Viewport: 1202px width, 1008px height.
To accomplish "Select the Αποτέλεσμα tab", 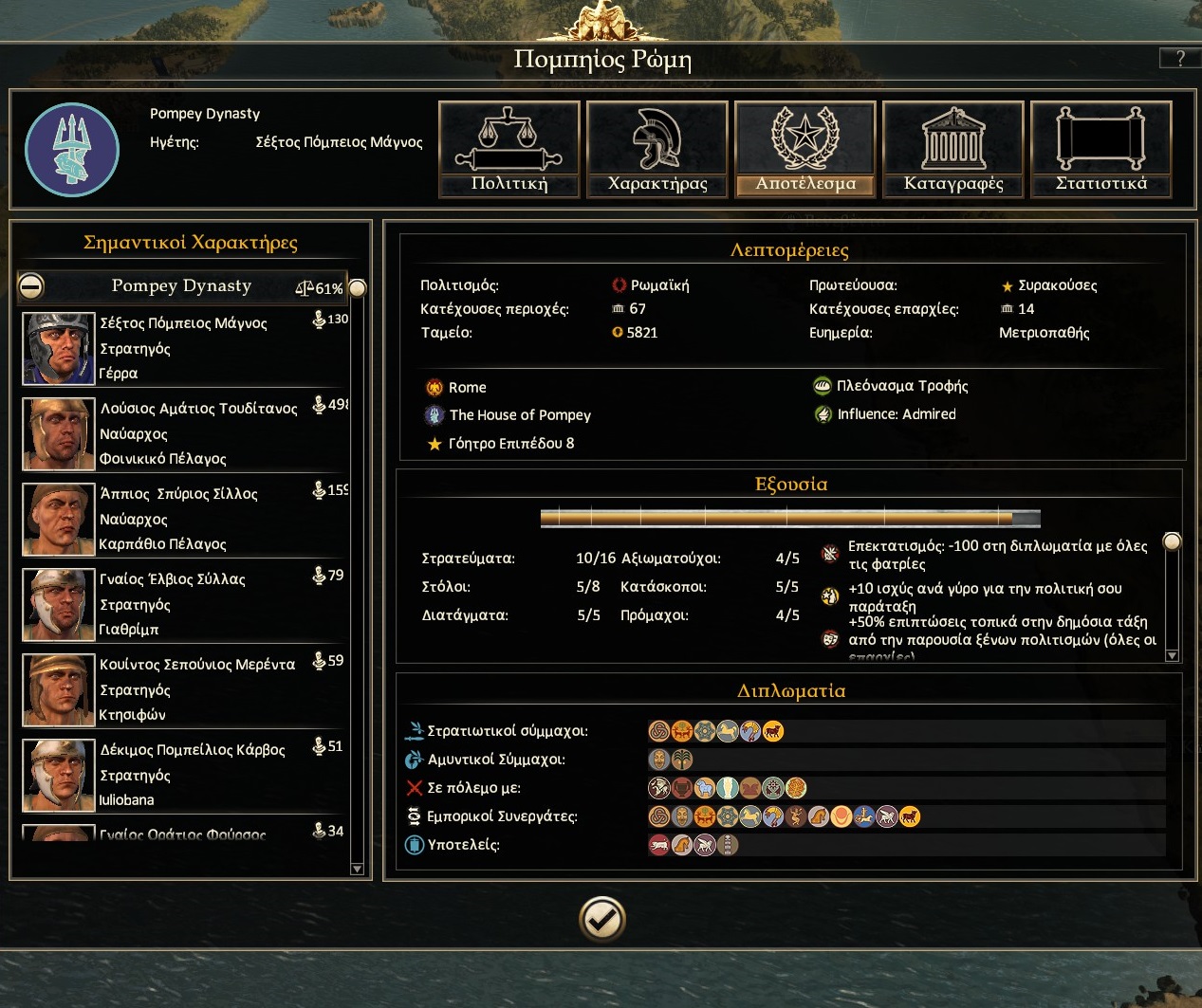I will 805,150.
